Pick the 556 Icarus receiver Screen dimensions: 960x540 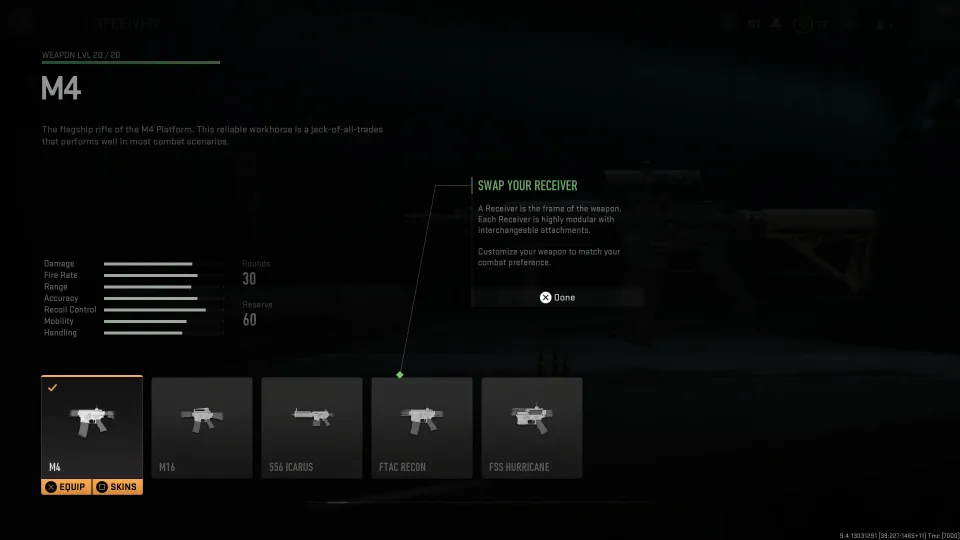[312, 427]
